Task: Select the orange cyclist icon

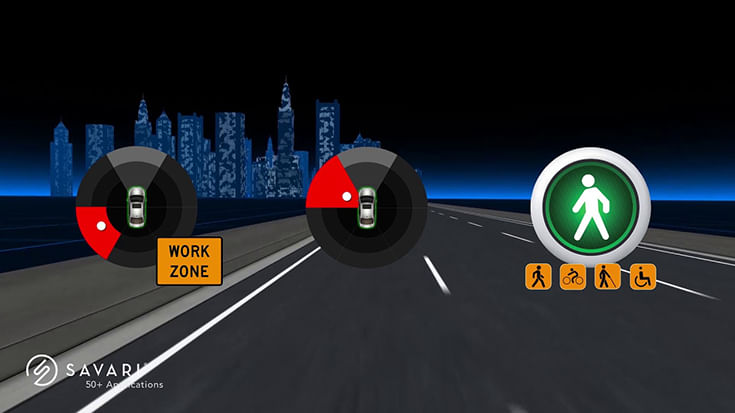Action: [x=573, y=277]
